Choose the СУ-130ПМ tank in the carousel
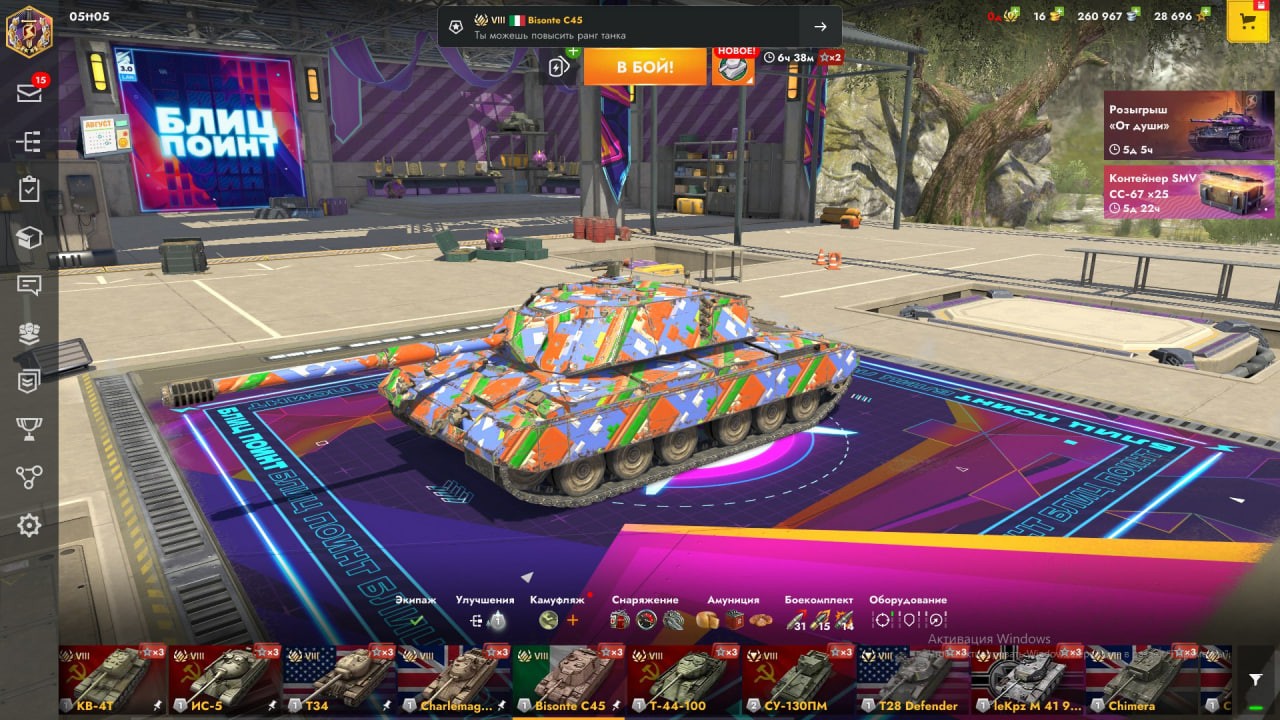Screen dimensions: 1280x720 click(x=798, y=679)
